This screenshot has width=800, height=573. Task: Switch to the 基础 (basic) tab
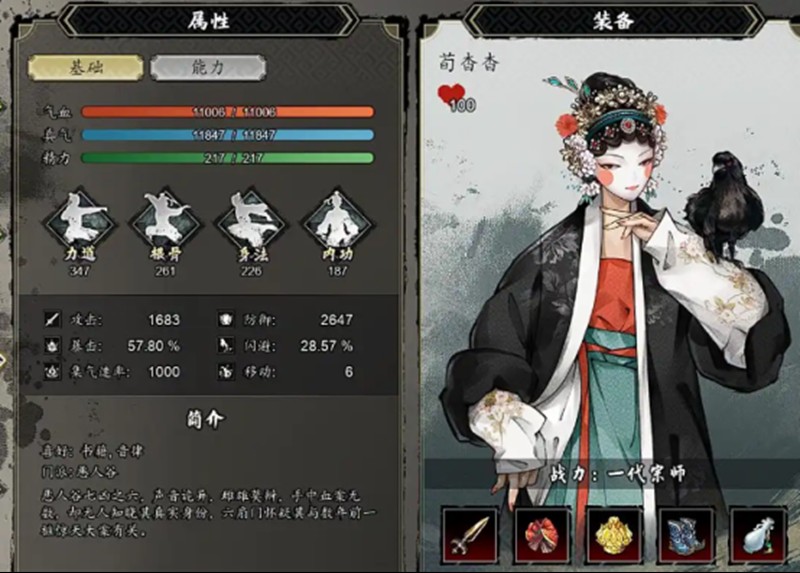tap(86, 68)
